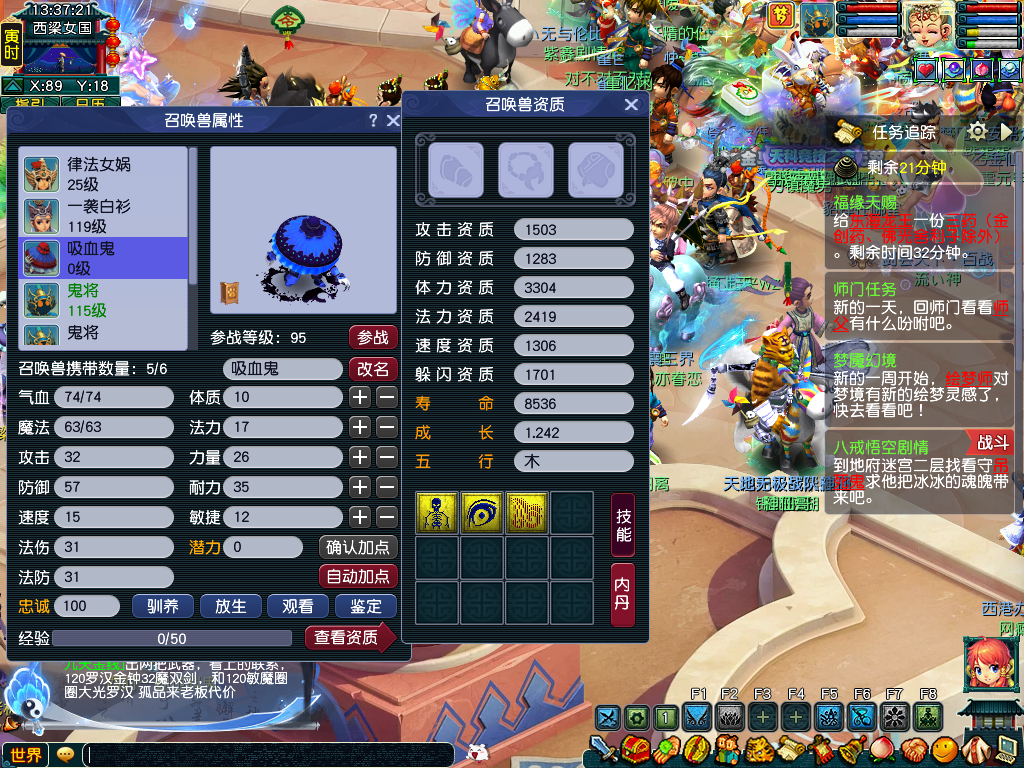Click the 观看 button
The width and height of the screenshot is (1024, 768).
pos(297,606)
